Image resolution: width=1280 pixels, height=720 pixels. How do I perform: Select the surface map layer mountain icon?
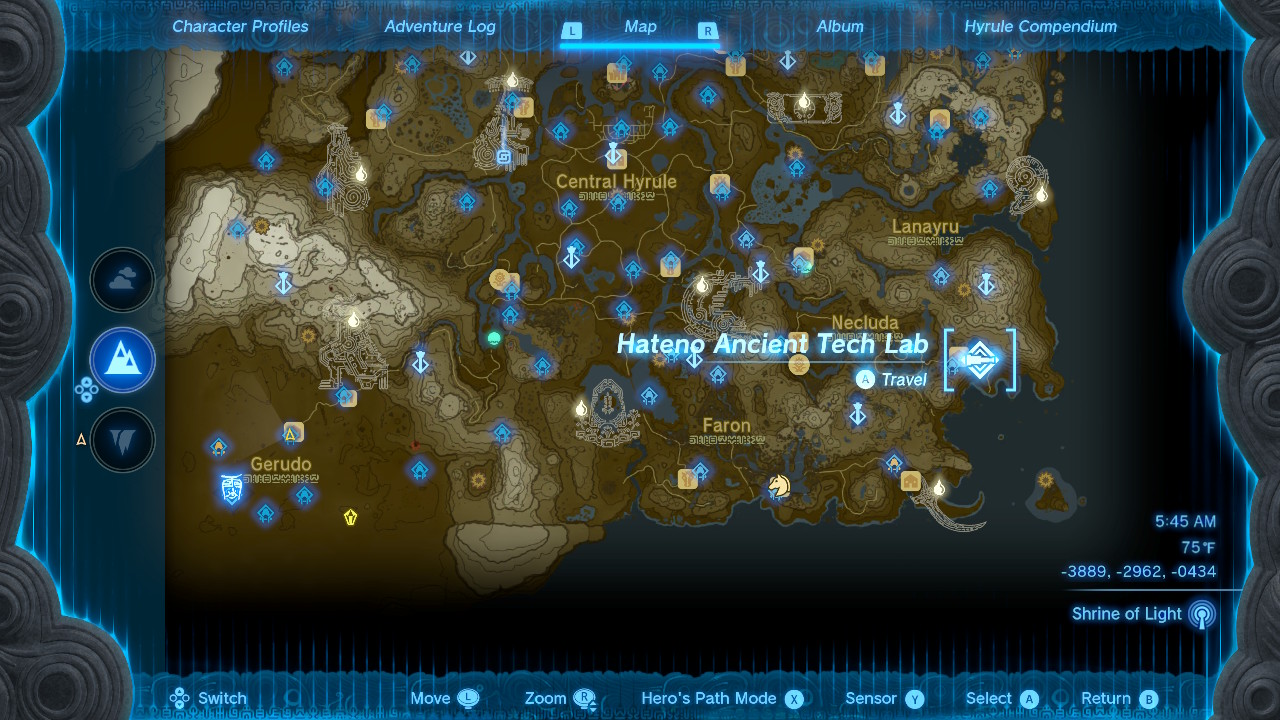121,360
